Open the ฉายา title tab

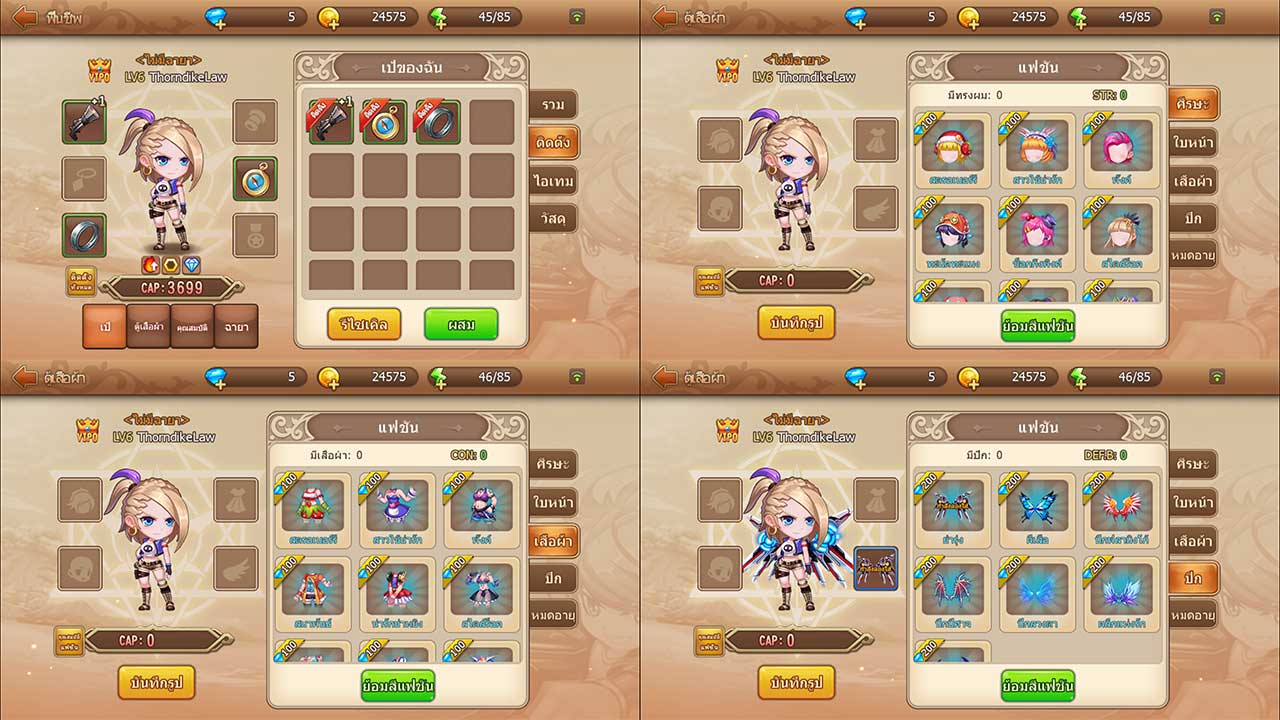pos(236,326)
